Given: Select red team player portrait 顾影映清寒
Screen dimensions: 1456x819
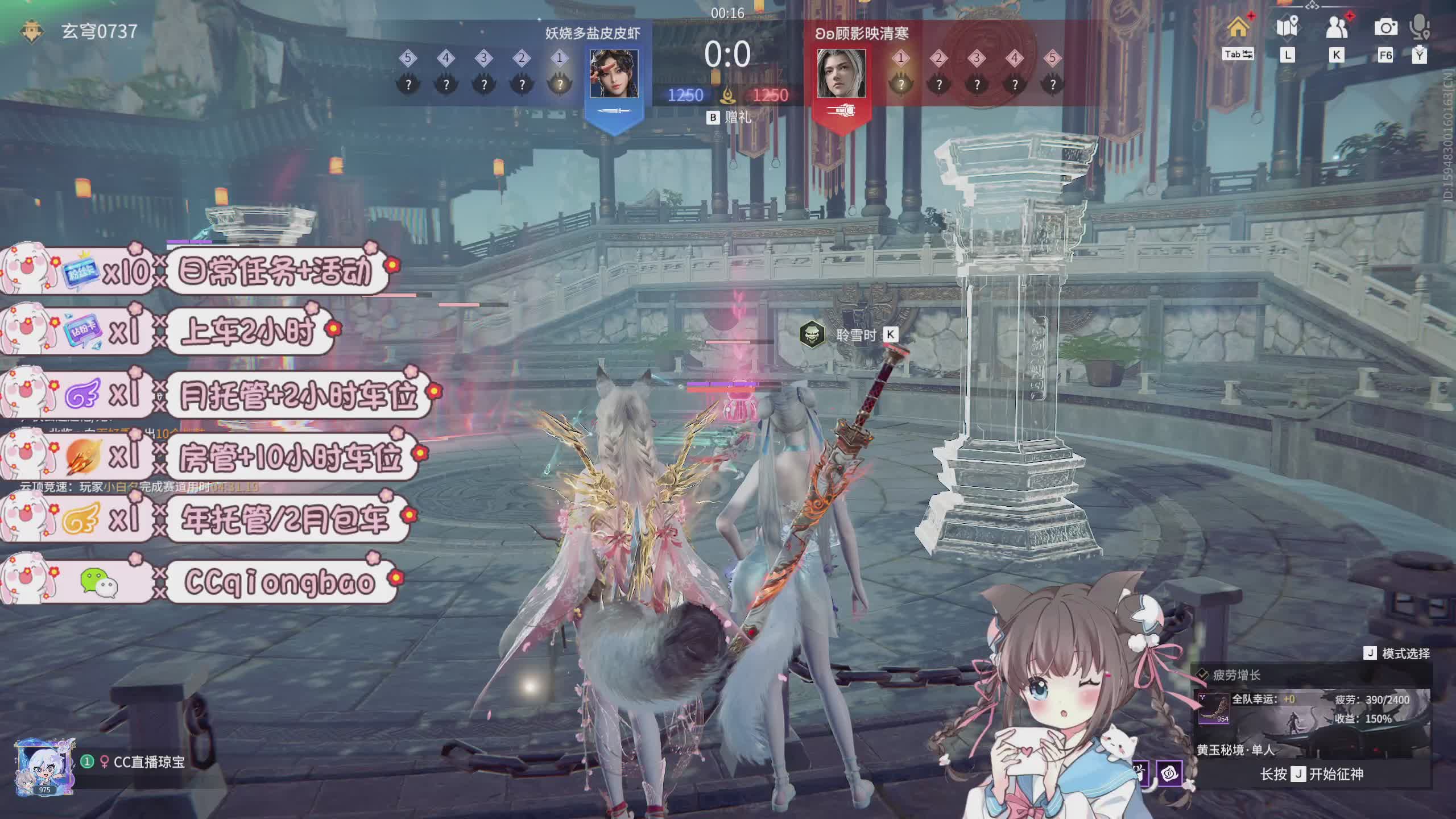Looking at the screenshot, I should click(x=841, y=73).
